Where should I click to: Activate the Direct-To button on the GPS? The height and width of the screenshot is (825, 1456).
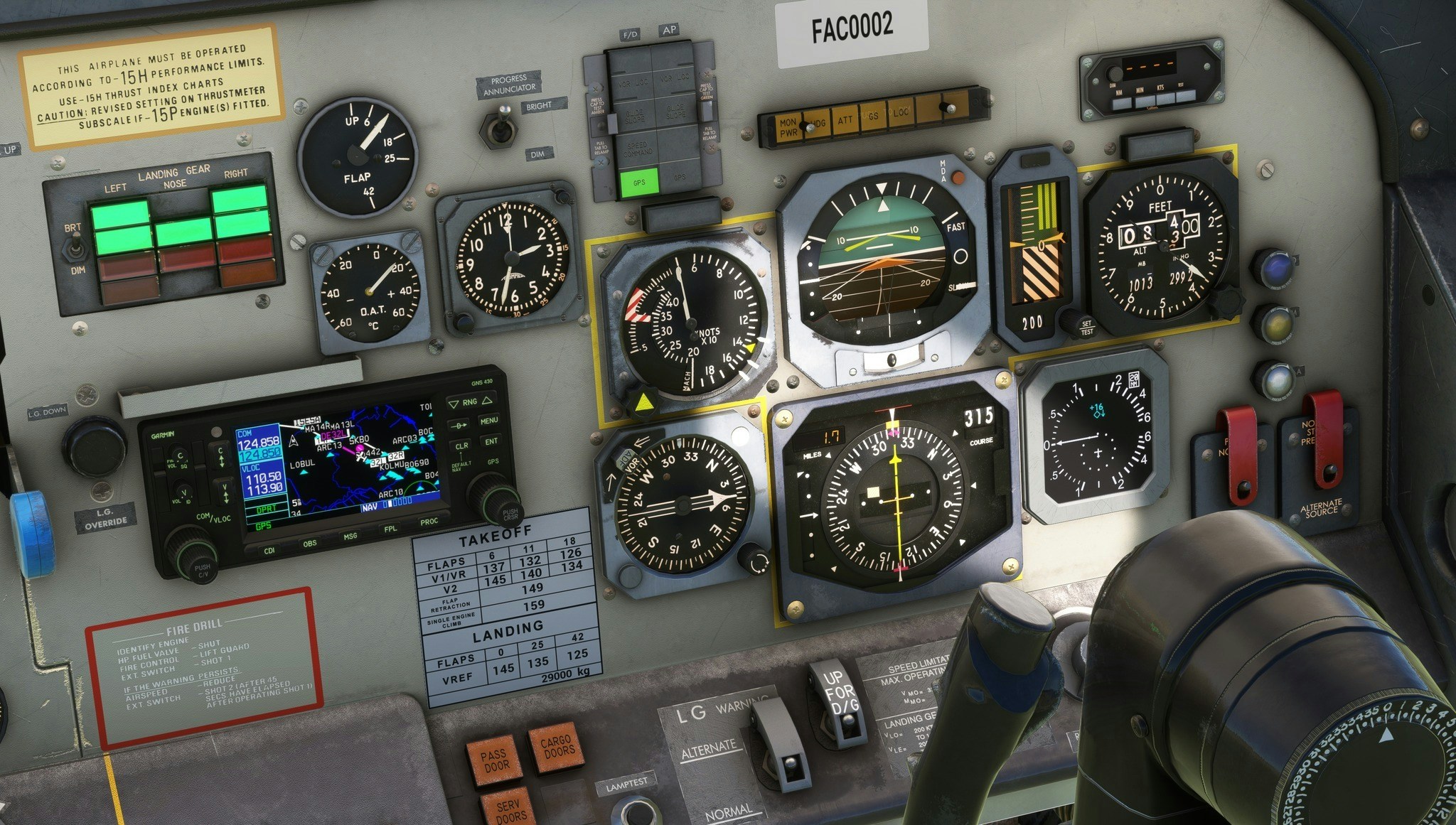[460, 426]
